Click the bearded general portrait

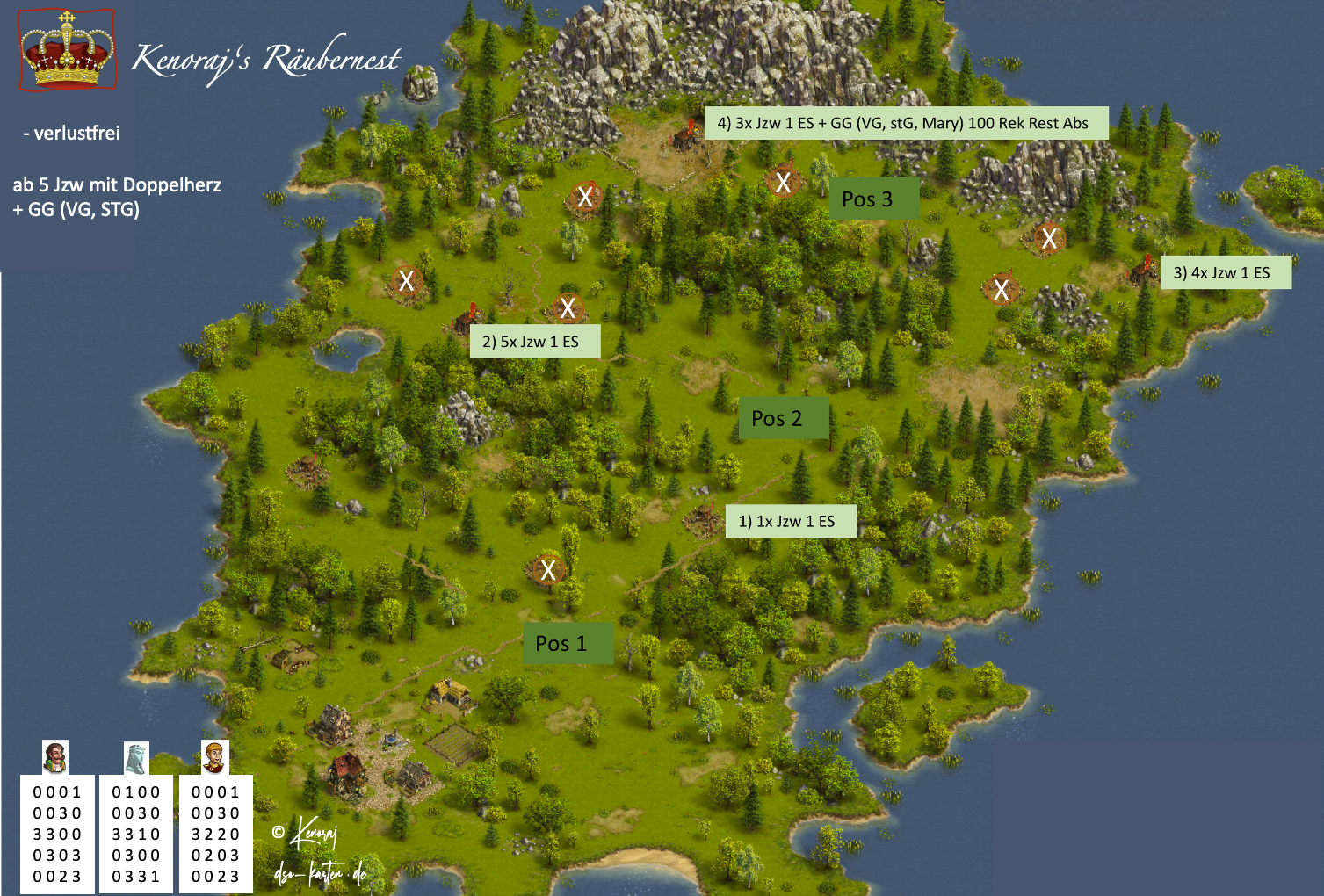click(55, 756)
